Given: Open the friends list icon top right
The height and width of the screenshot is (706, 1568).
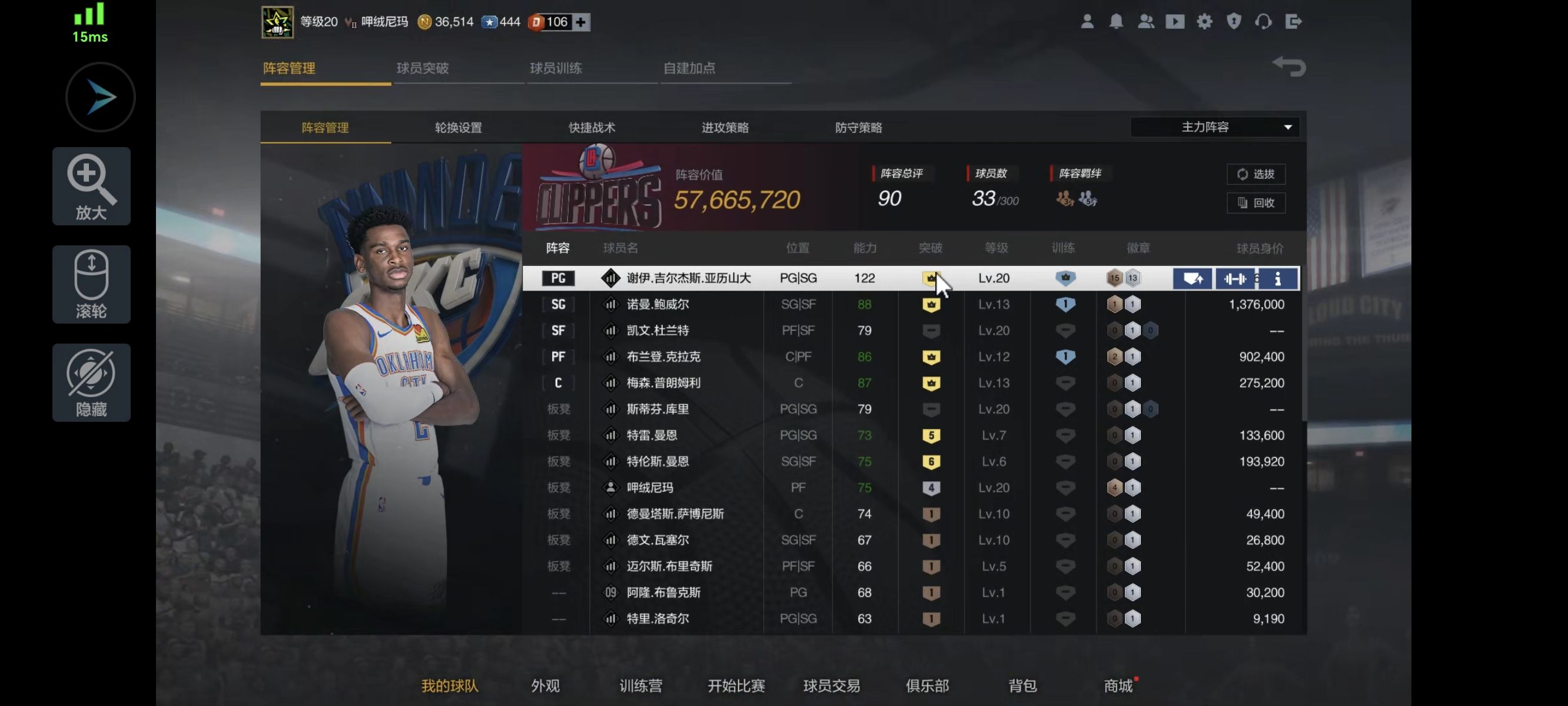Looking at the screenshot, I should 1146,22.
